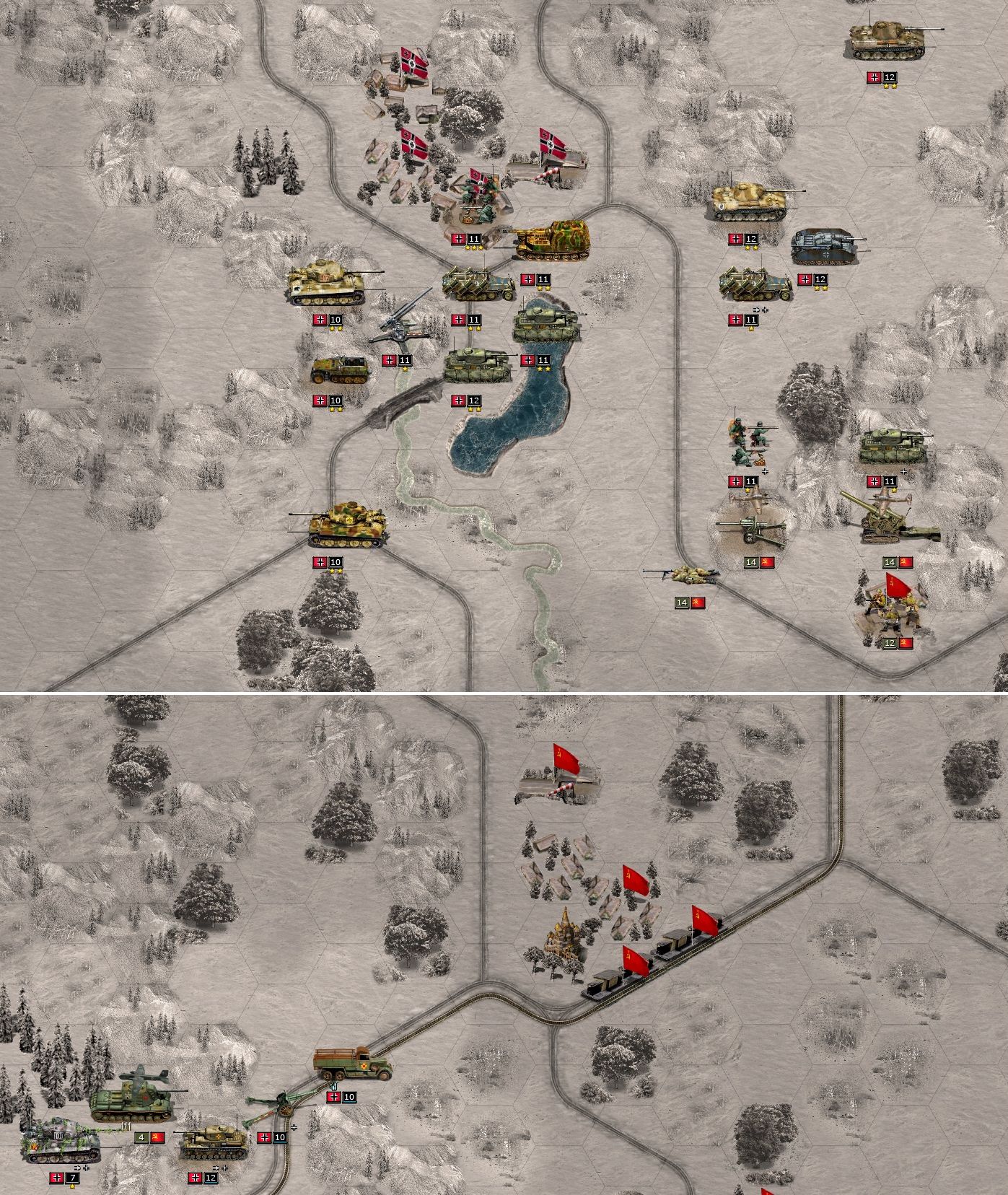Choose the German 88mm flak gun unit
1008x1195 pixels.
(x=404, y=320)
